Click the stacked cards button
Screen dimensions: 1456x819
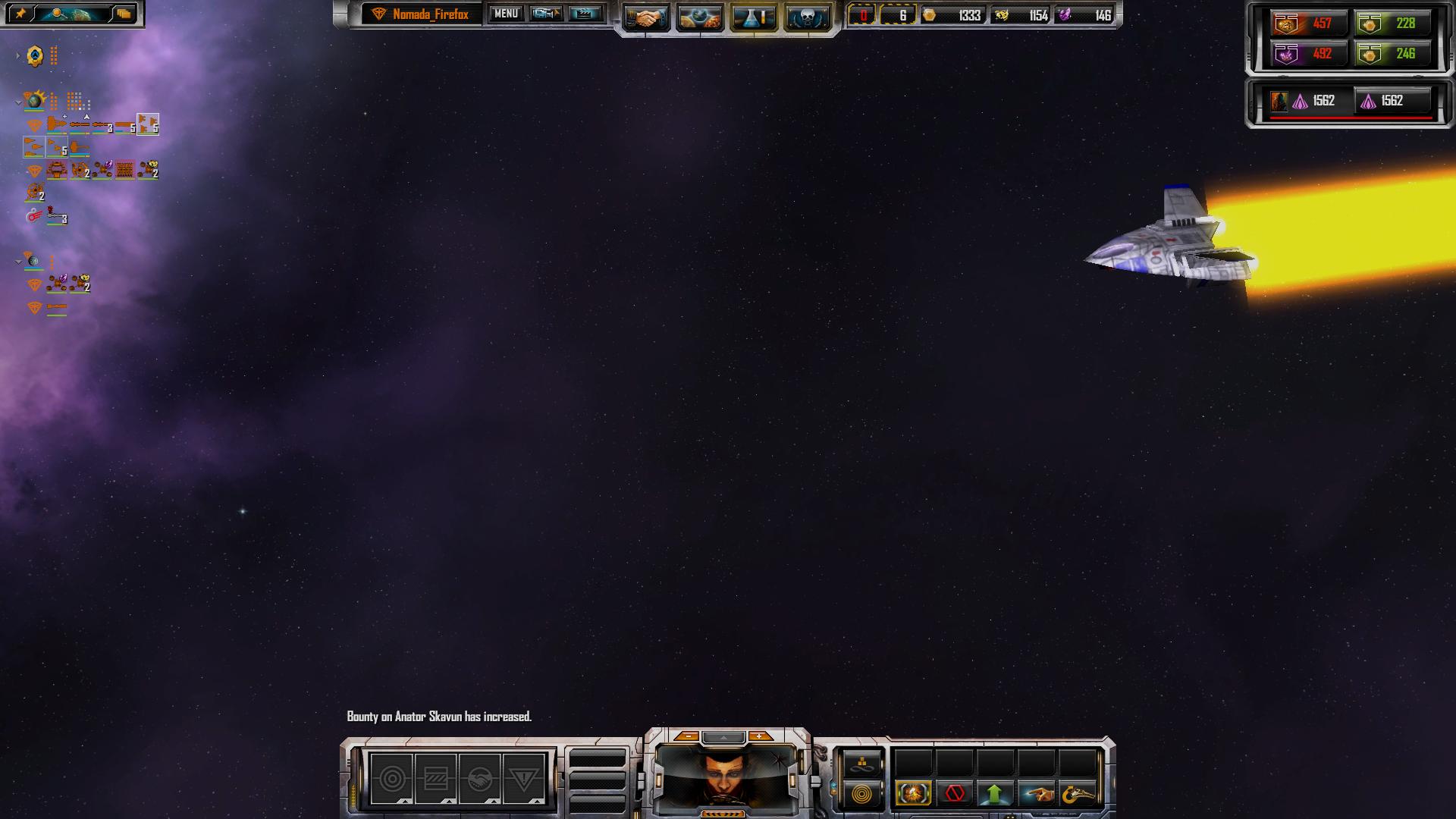(124, 14)
